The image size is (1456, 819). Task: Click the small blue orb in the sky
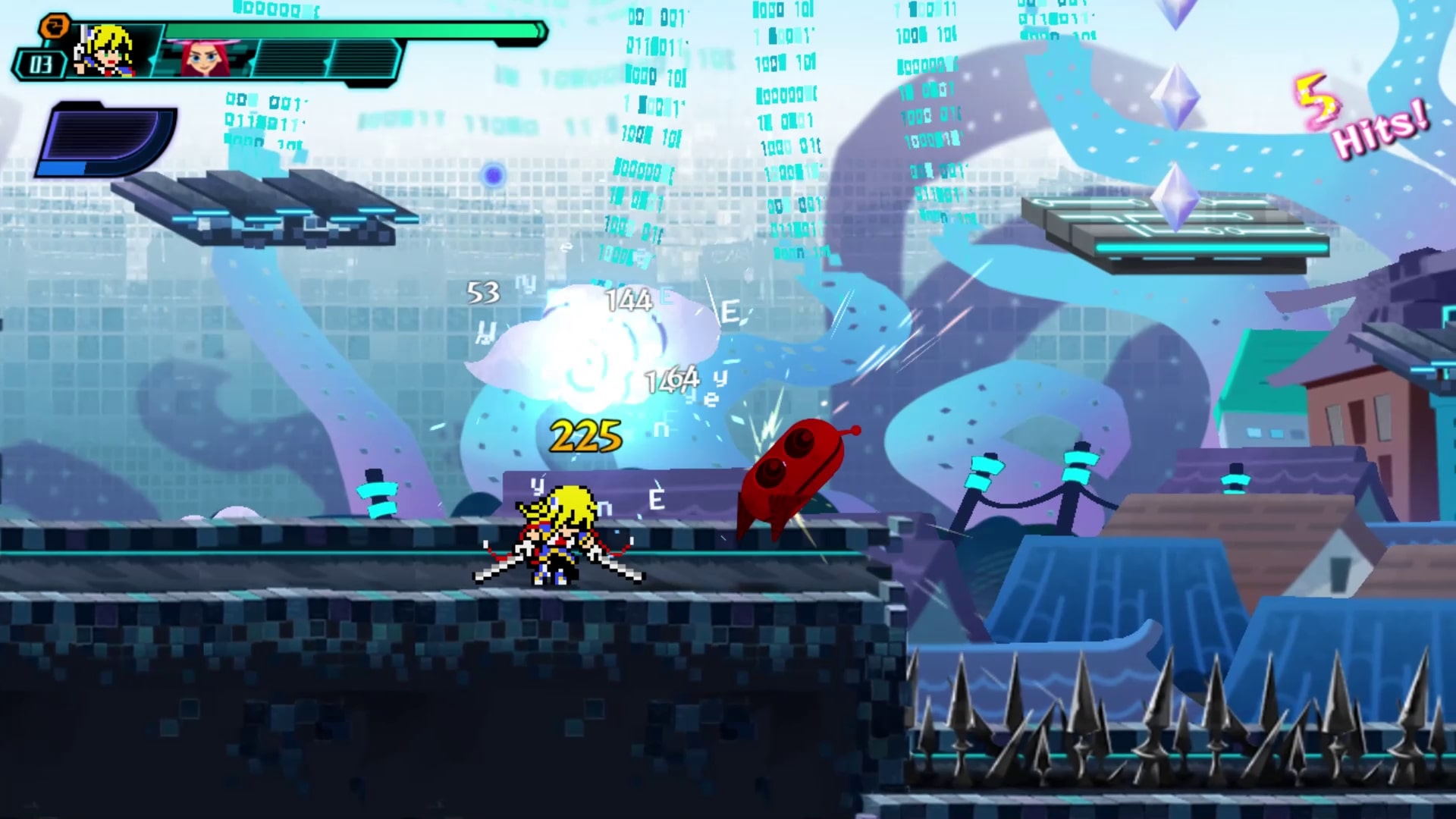[494, 175]
